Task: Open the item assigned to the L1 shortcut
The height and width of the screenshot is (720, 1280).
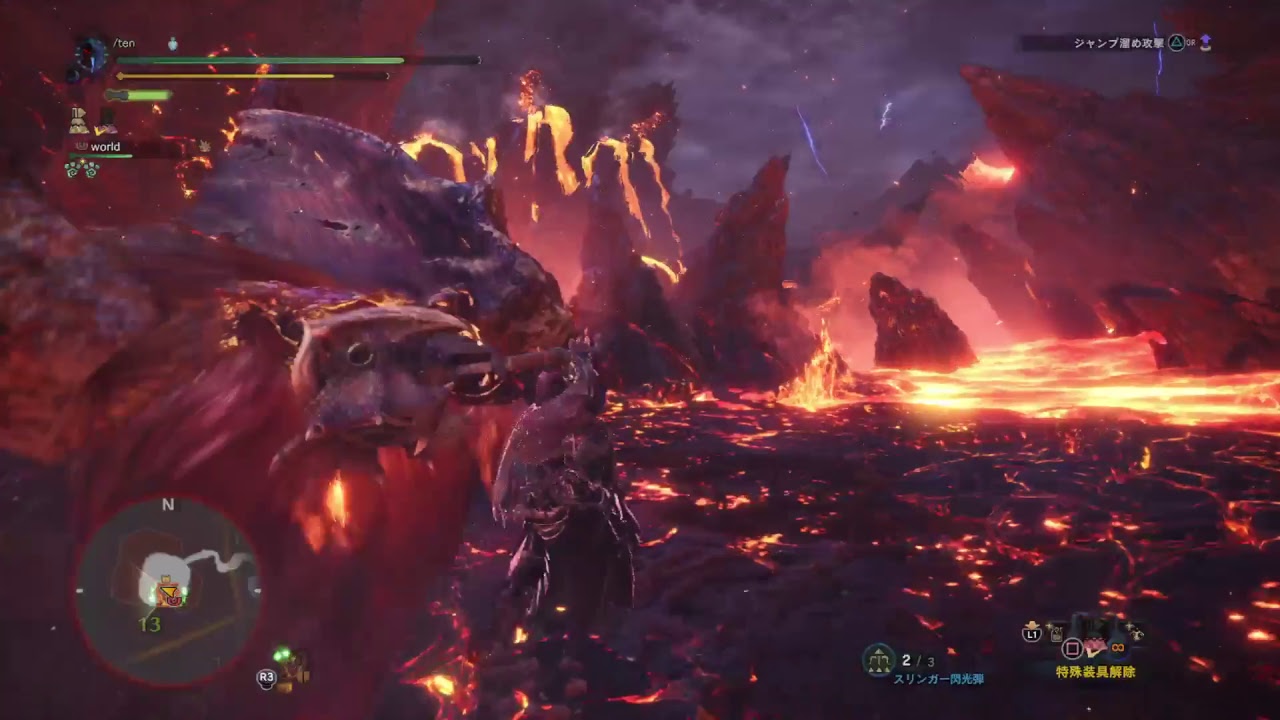Action: pyautogui.click(x=1055, y=635)
